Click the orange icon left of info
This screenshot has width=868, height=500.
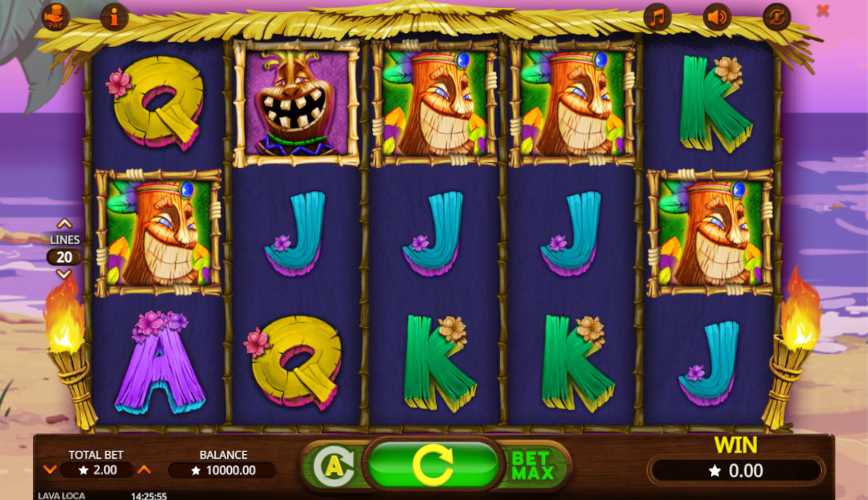(56, 16)
